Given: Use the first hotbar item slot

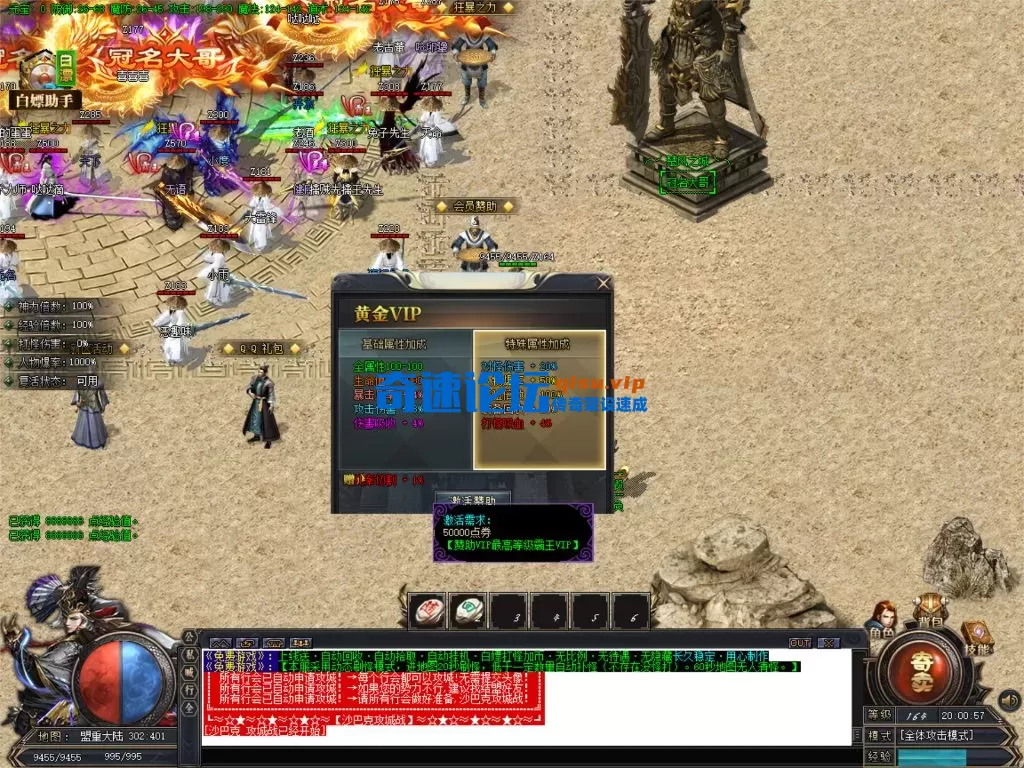Looking at the screenshot, I should coord(429,611).
